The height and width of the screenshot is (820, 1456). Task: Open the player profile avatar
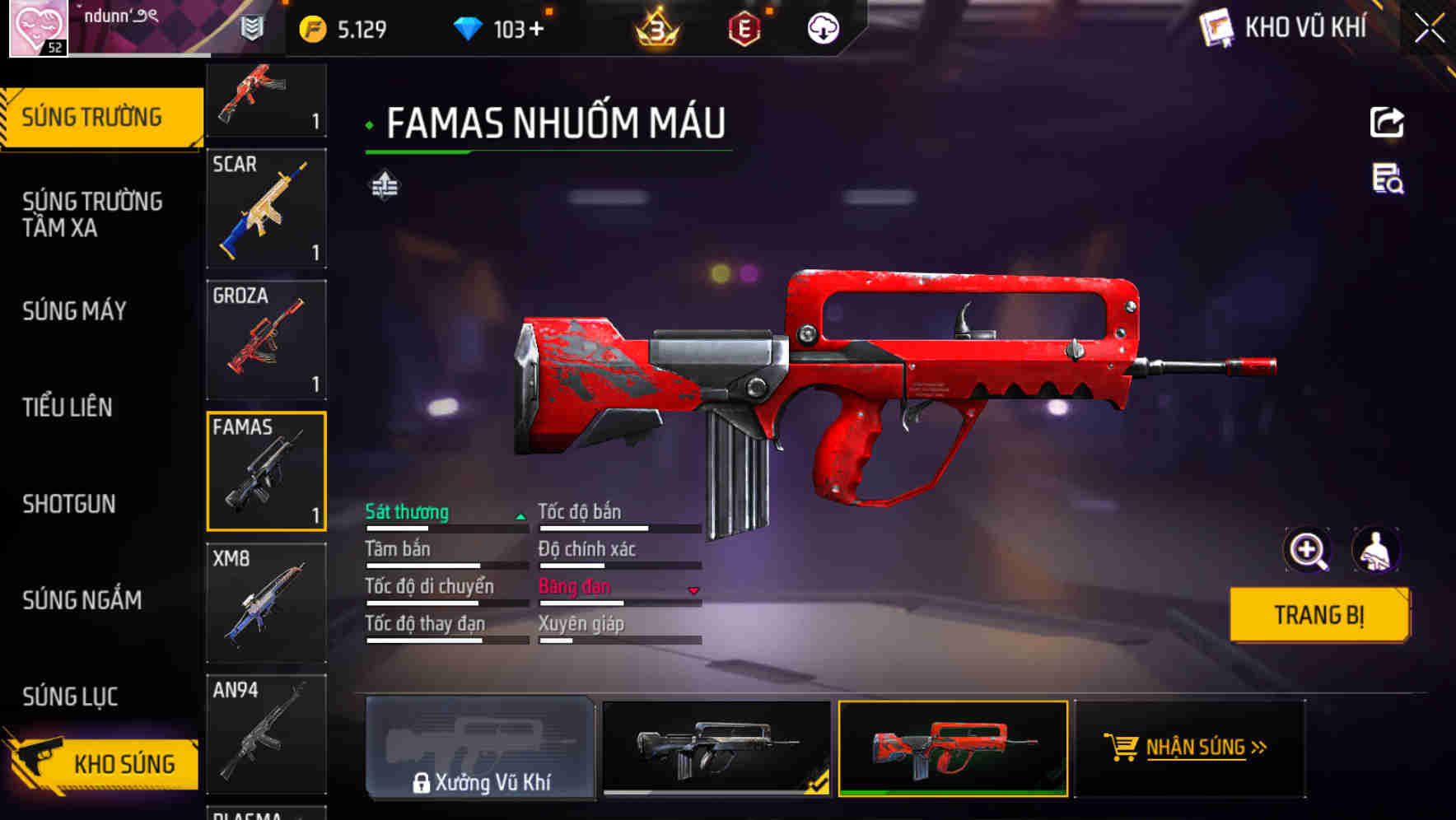pos(38,28)
